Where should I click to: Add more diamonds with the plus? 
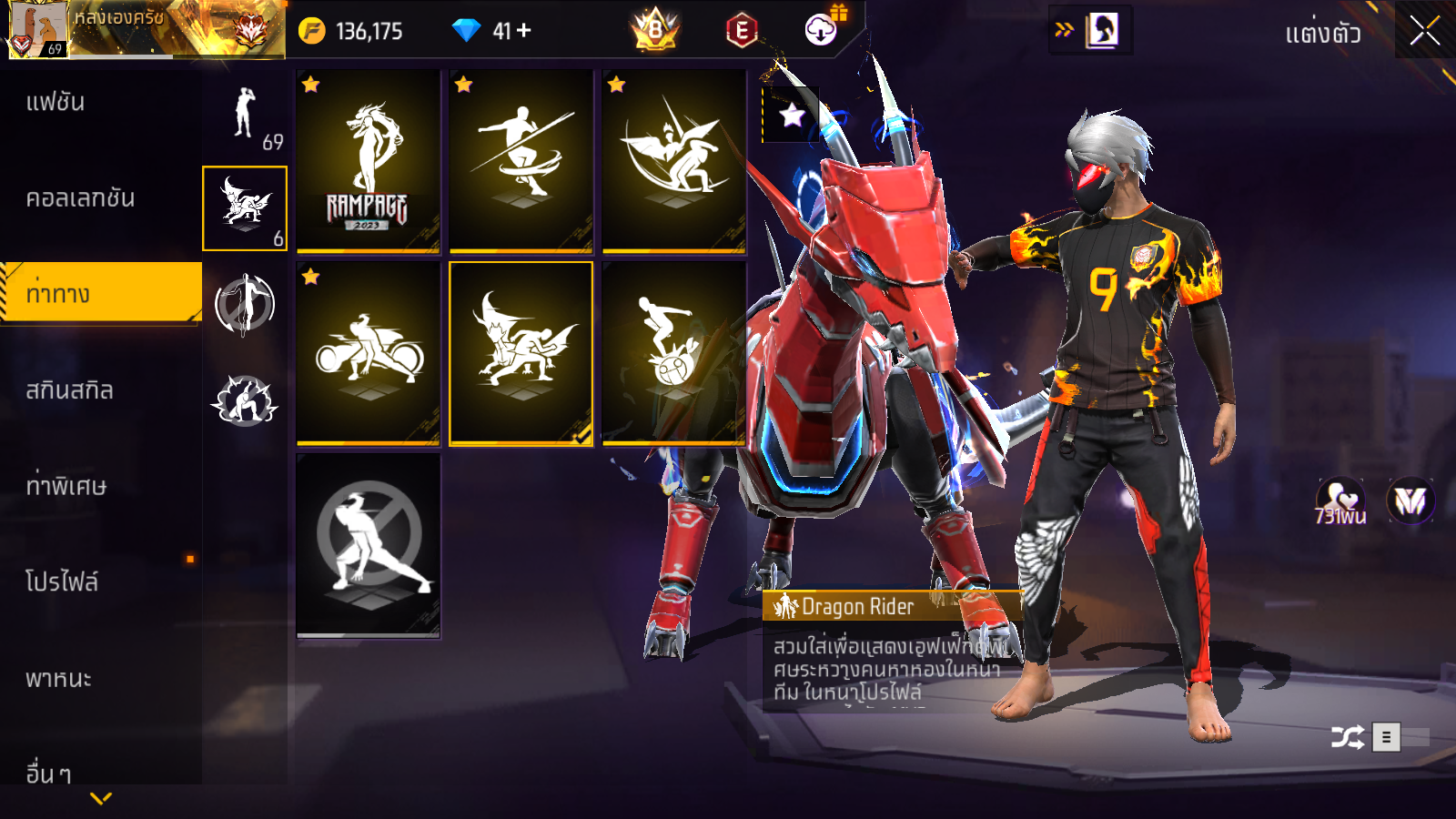coord(523,31)
